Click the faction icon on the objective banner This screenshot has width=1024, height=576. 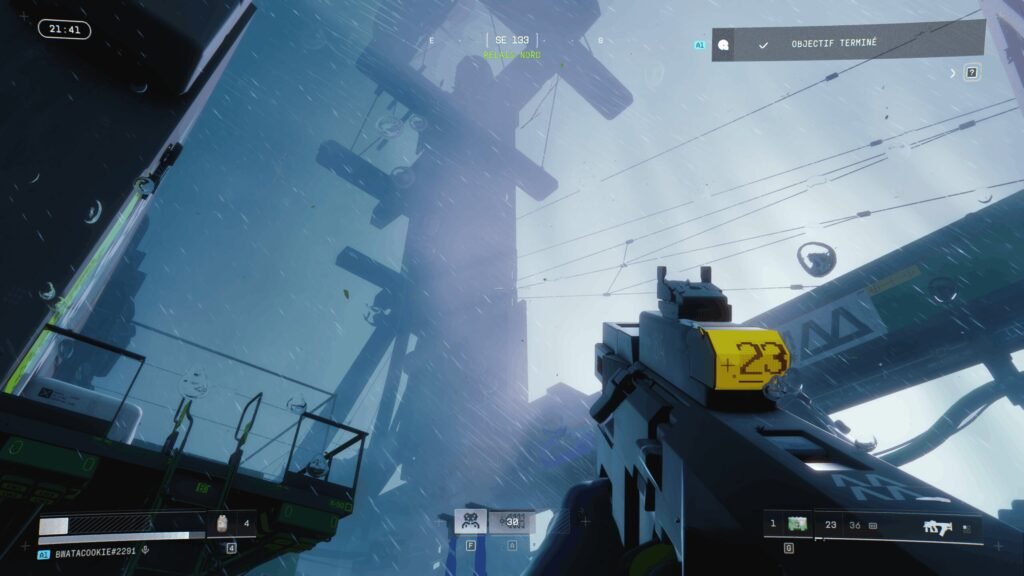[x=723, y=44]
